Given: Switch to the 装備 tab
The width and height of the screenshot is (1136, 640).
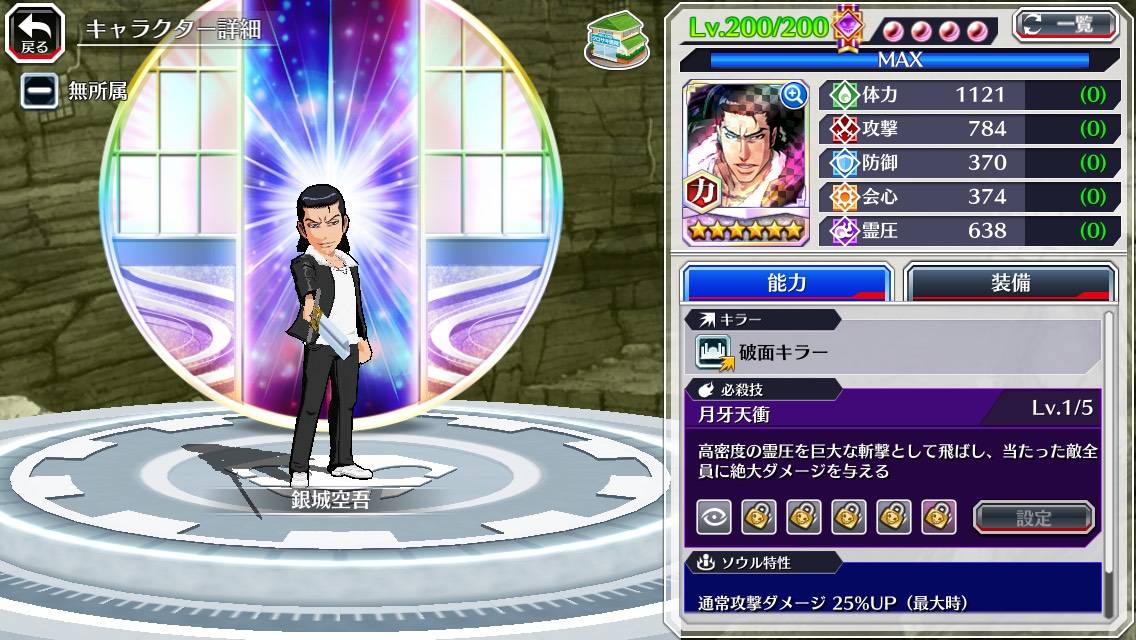Looking at the screenshot, I should 1010,283.
